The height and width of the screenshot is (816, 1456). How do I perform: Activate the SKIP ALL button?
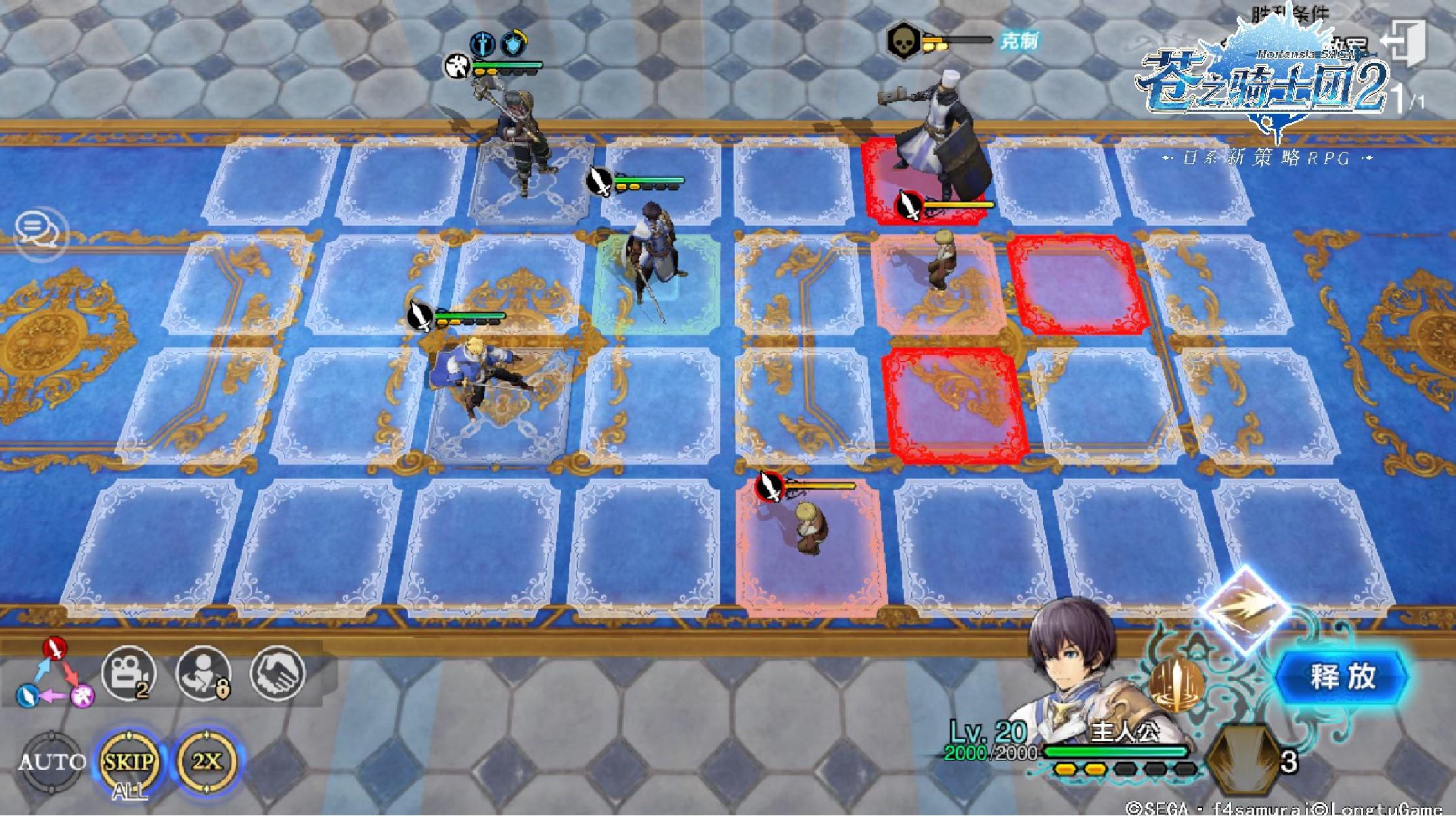coord(128,763)
